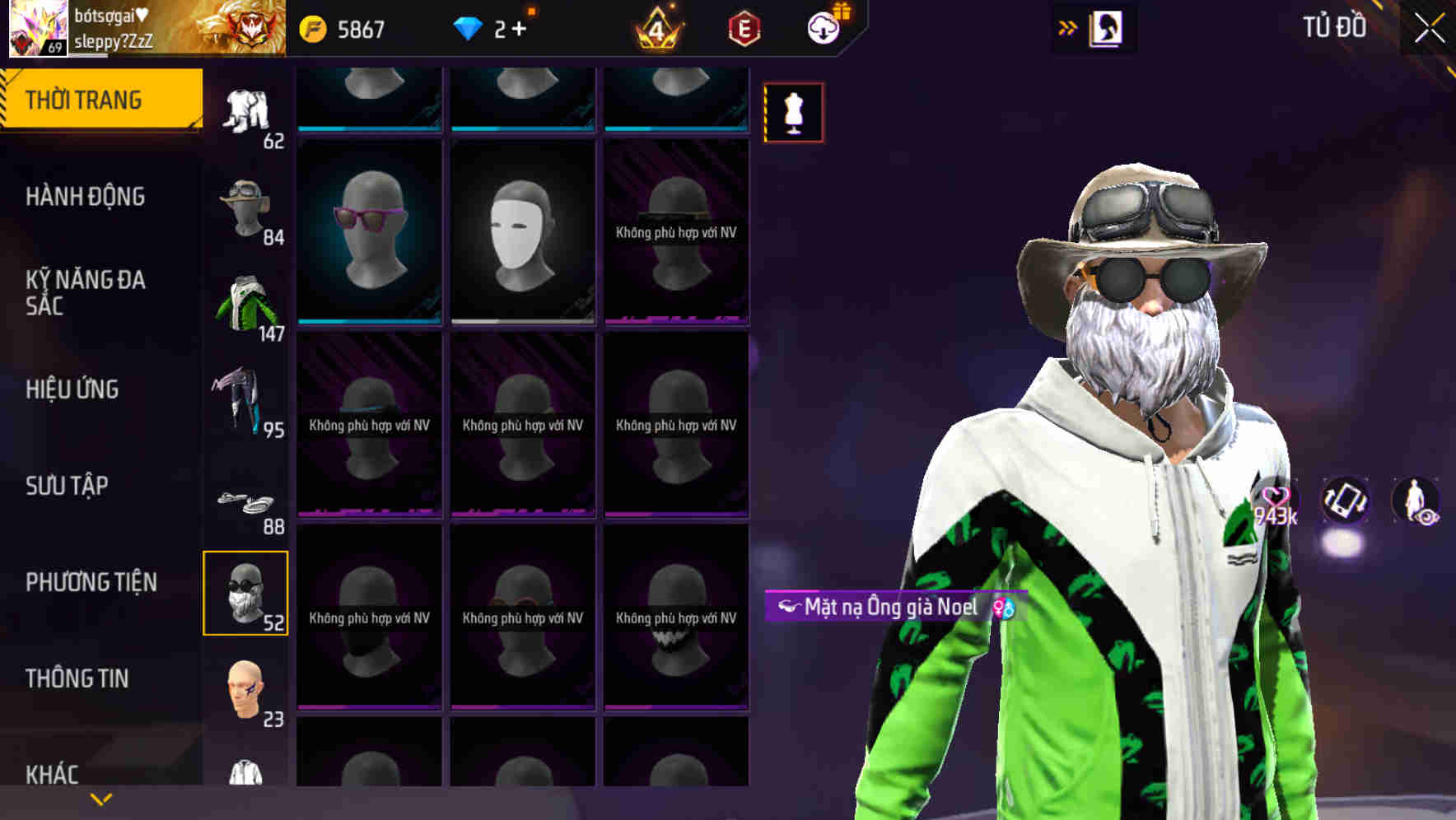Screen dimensions: 1456x820
Task: Open the face paint category icon with 23 items
Action: point(246,690)
